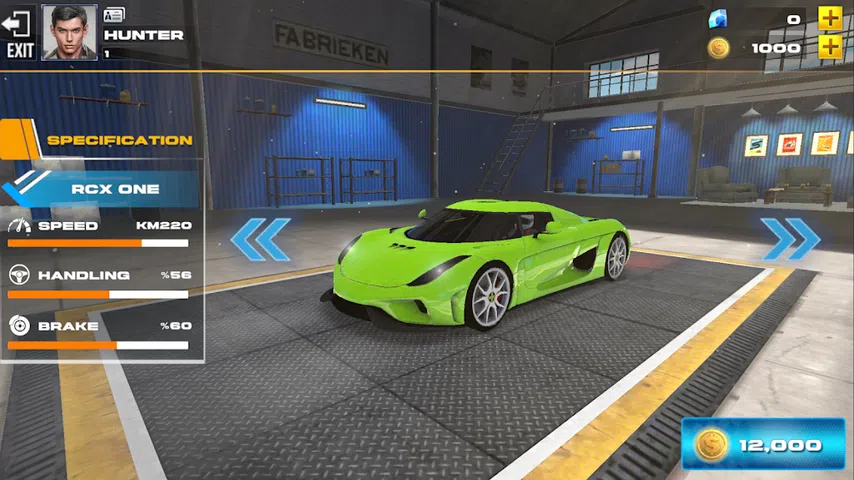Open Hunter's player profile portrait

[x=69, y=33]
